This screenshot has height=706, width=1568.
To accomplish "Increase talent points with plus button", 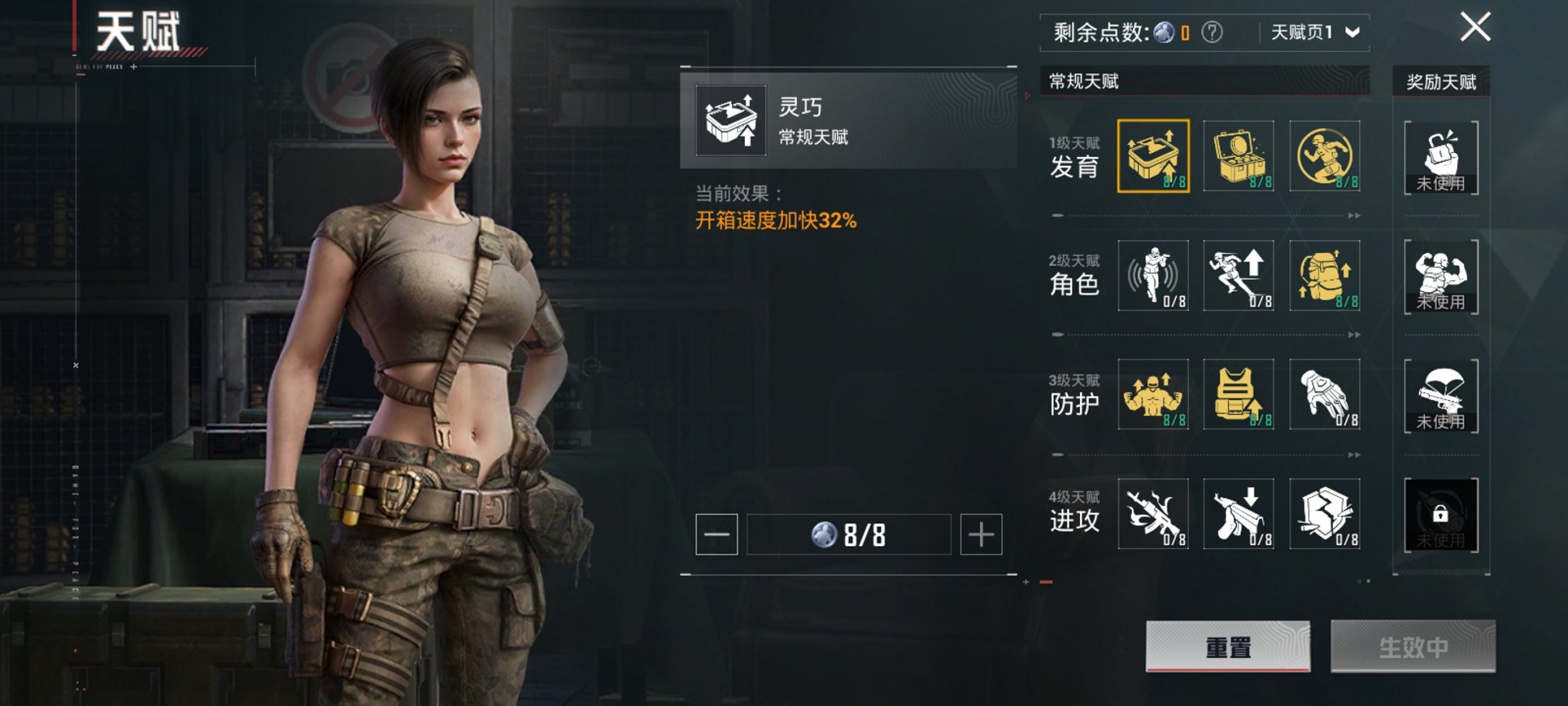I will point(981,534).
